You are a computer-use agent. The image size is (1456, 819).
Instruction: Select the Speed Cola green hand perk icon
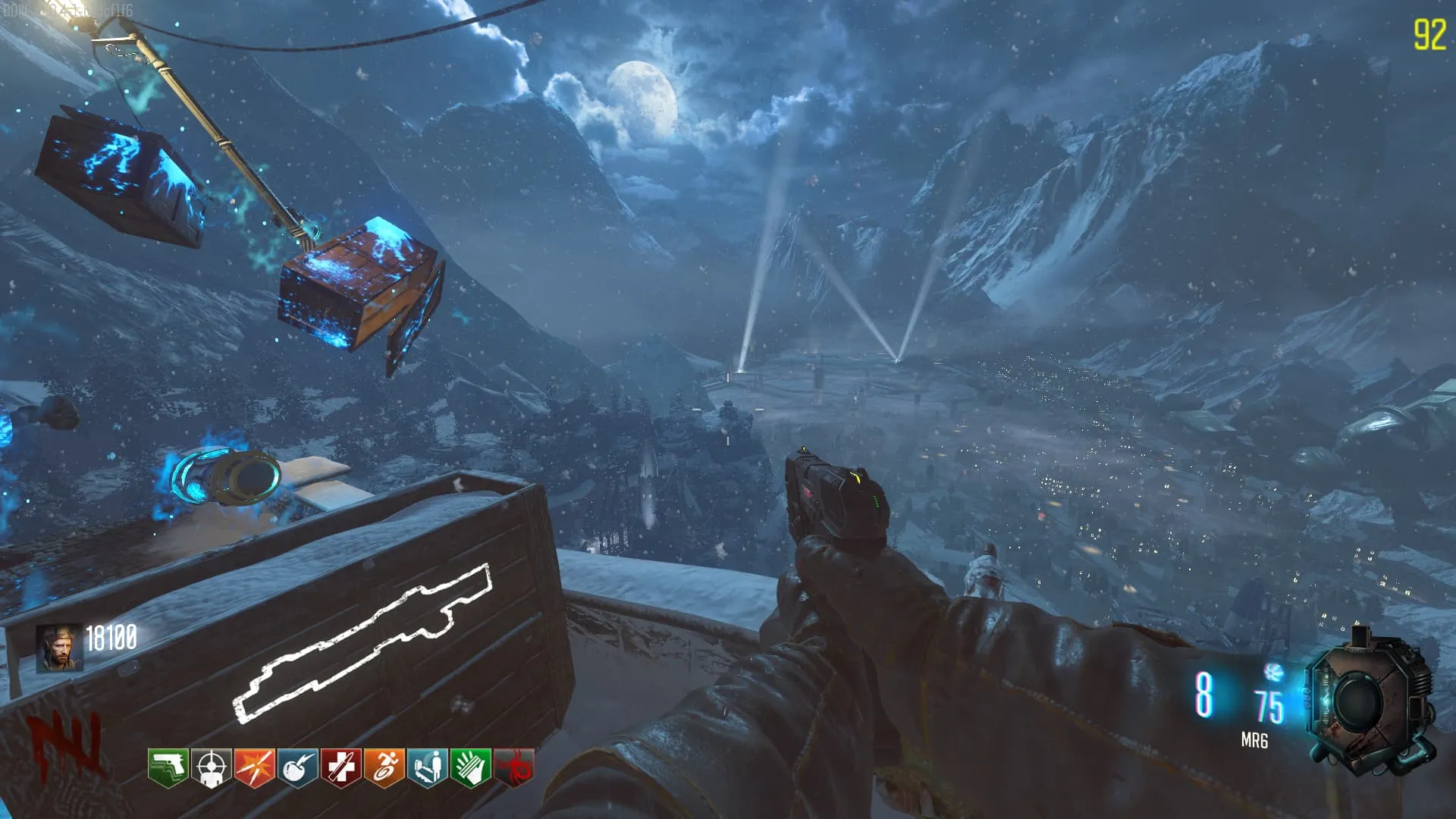pos(471,767)
